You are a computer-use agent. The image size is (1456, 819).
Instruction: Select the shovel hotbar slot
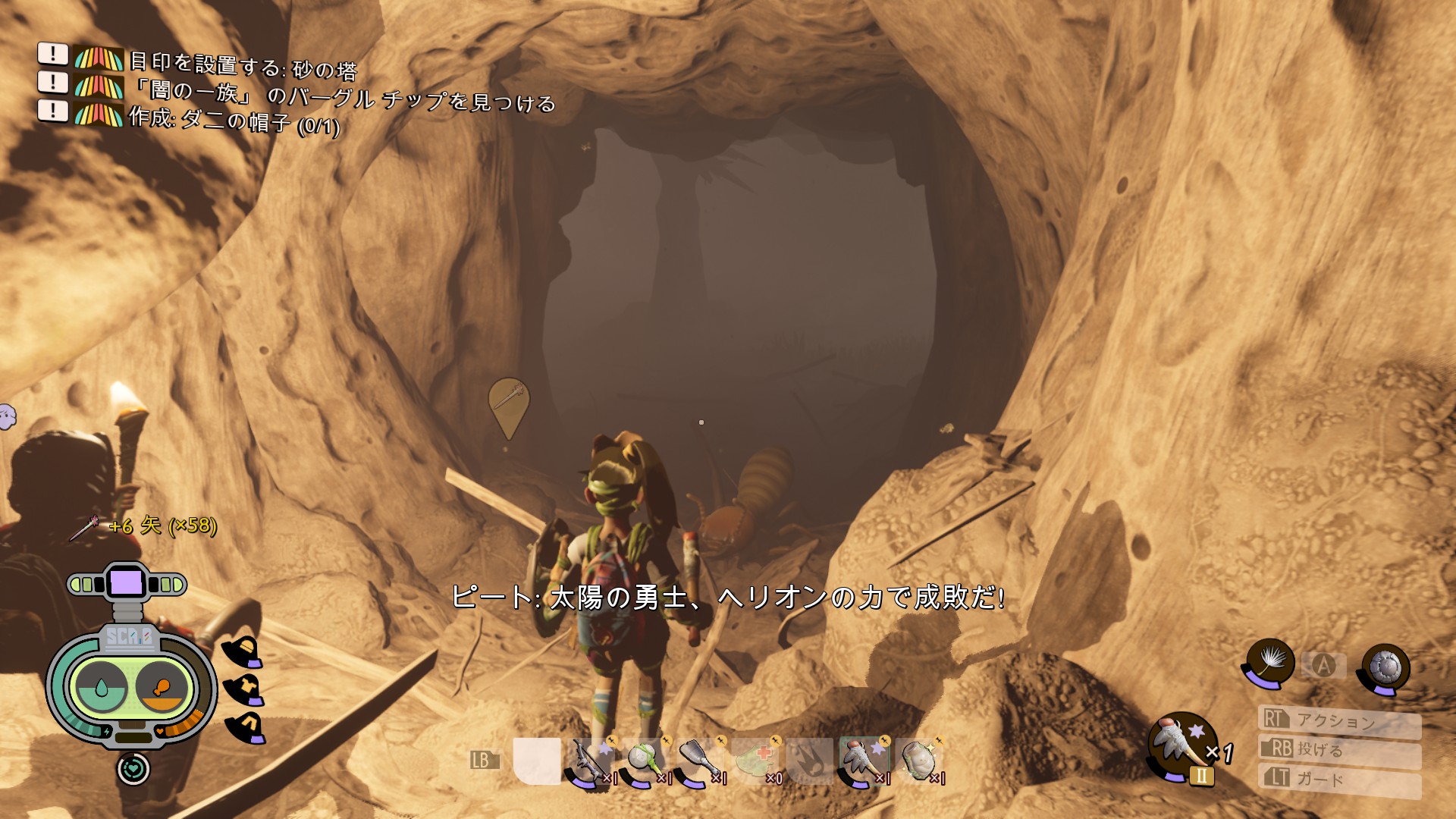[x=700, y=761]
